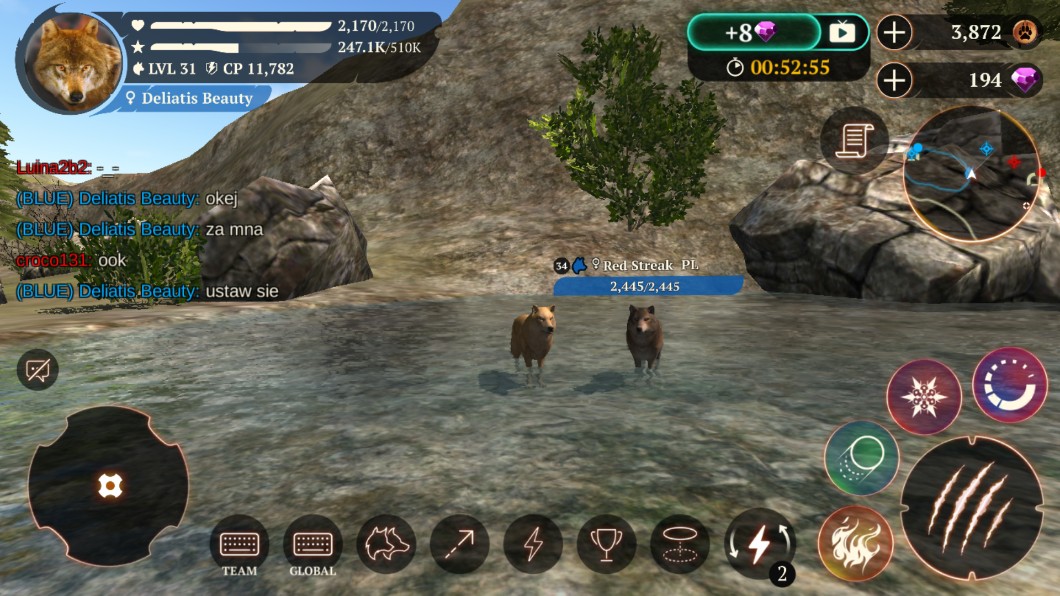The height and width of the screenshot is (596, 1060).
Task: Open the GLOBAL chat keyboard
Action: pos(312,544)
